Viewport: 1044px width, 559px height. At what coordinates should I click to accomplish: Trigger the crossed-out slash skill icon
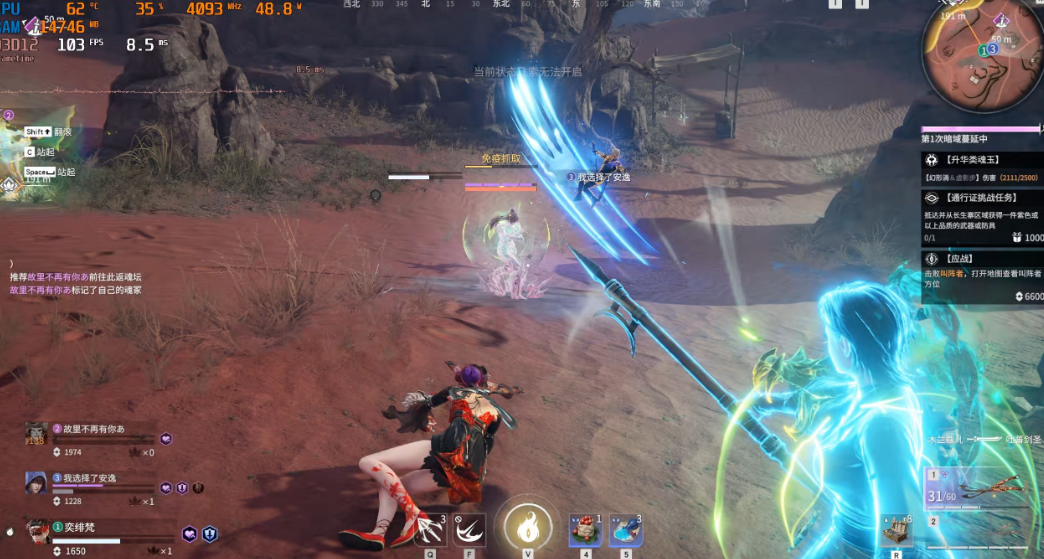tap(469, 529)
